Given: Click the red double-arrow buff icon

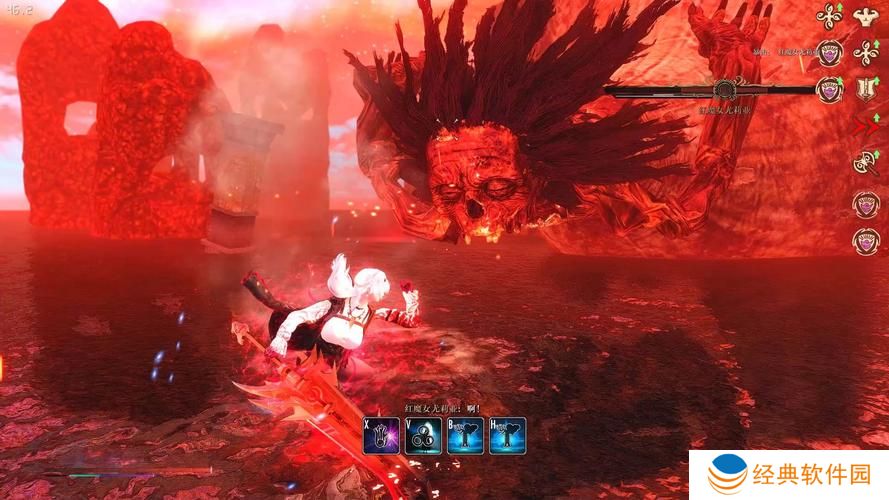Looking at the screenshot, I should coord(865,126).
